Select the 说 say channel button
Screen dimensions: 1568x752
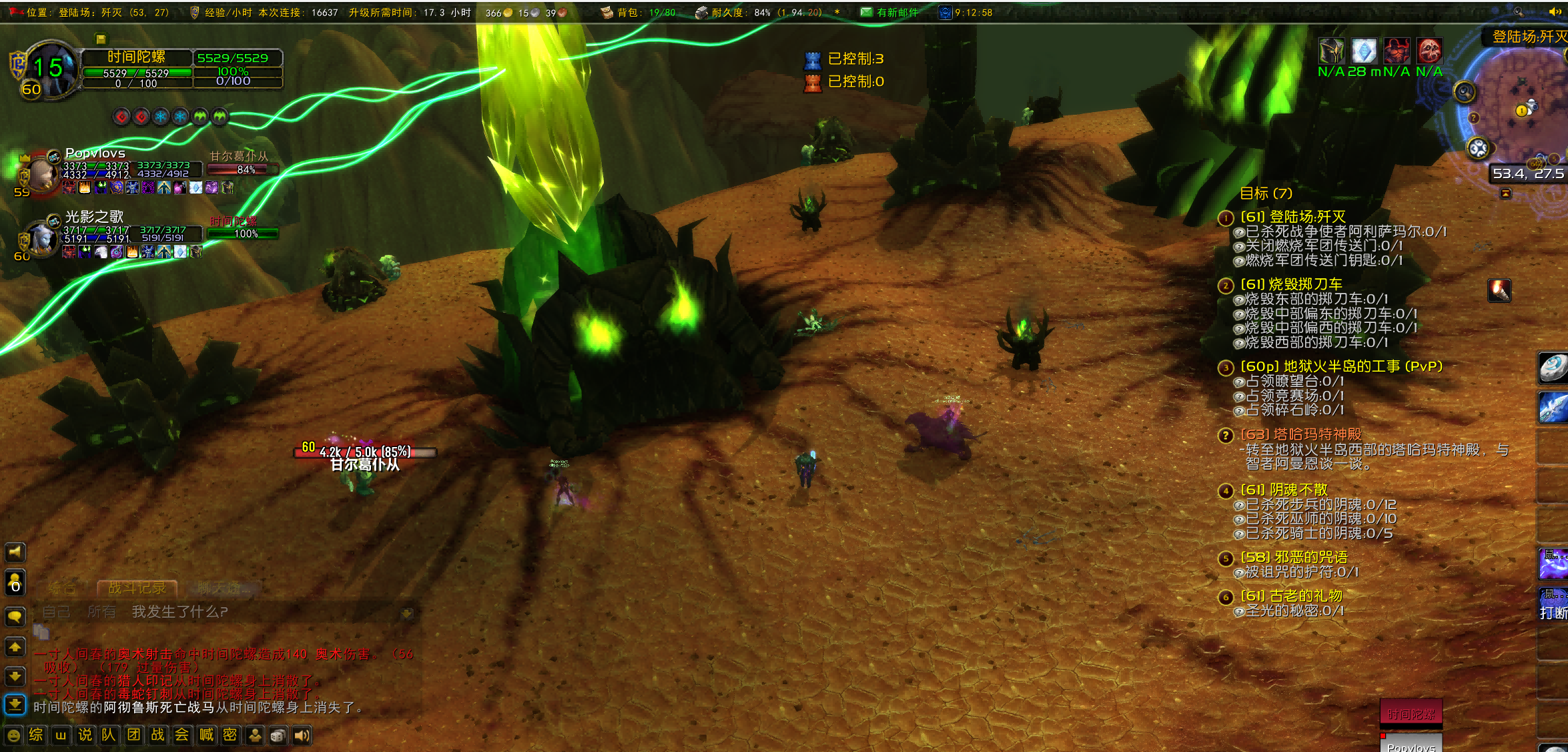[85, 735]
